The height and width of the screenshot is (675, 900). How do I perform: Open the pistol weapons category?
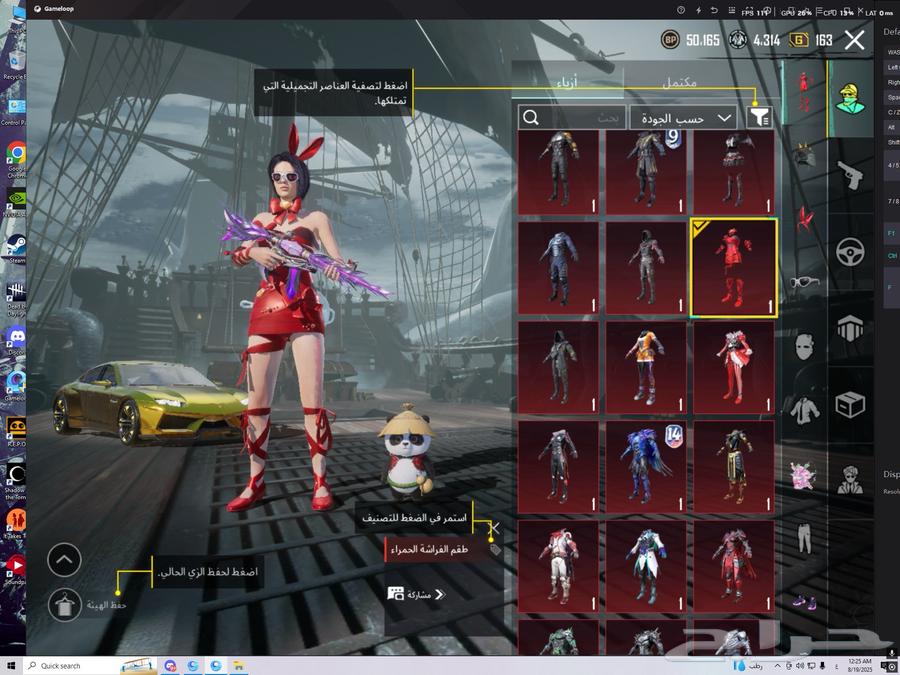point(851,174)
